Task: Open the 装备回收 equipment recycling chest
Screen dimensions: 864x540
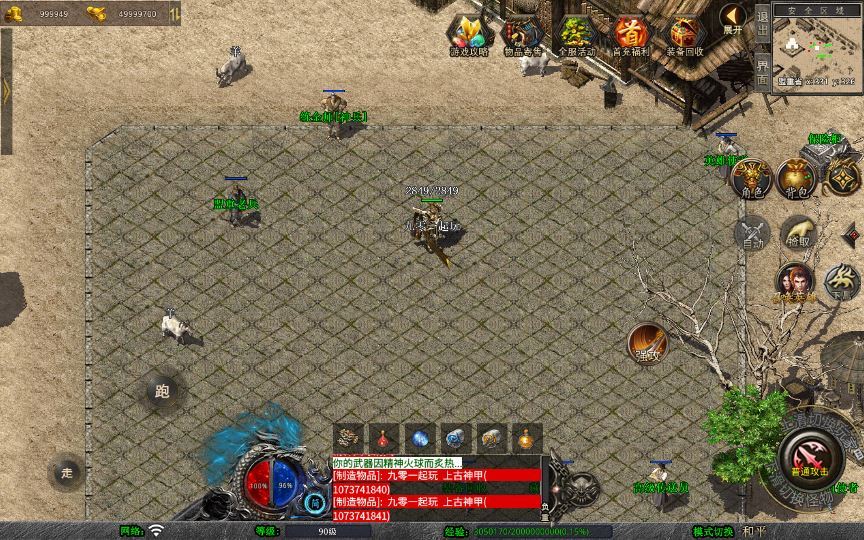Action: (x=685, y=36)
